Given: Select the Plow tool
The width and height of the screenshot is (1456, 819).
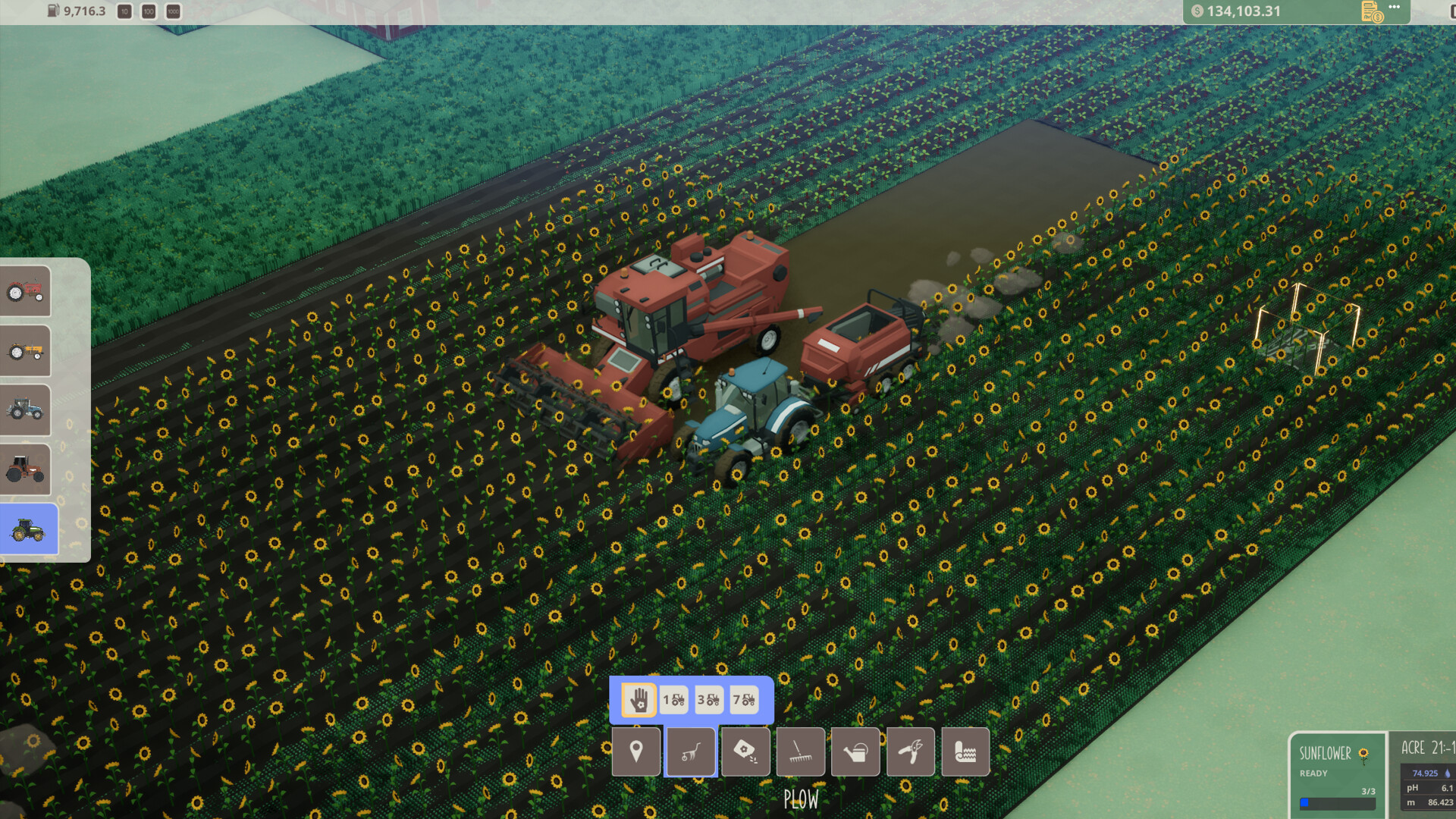Looking at the screenshot, I should pyautogui.click(x=691, y=752).
